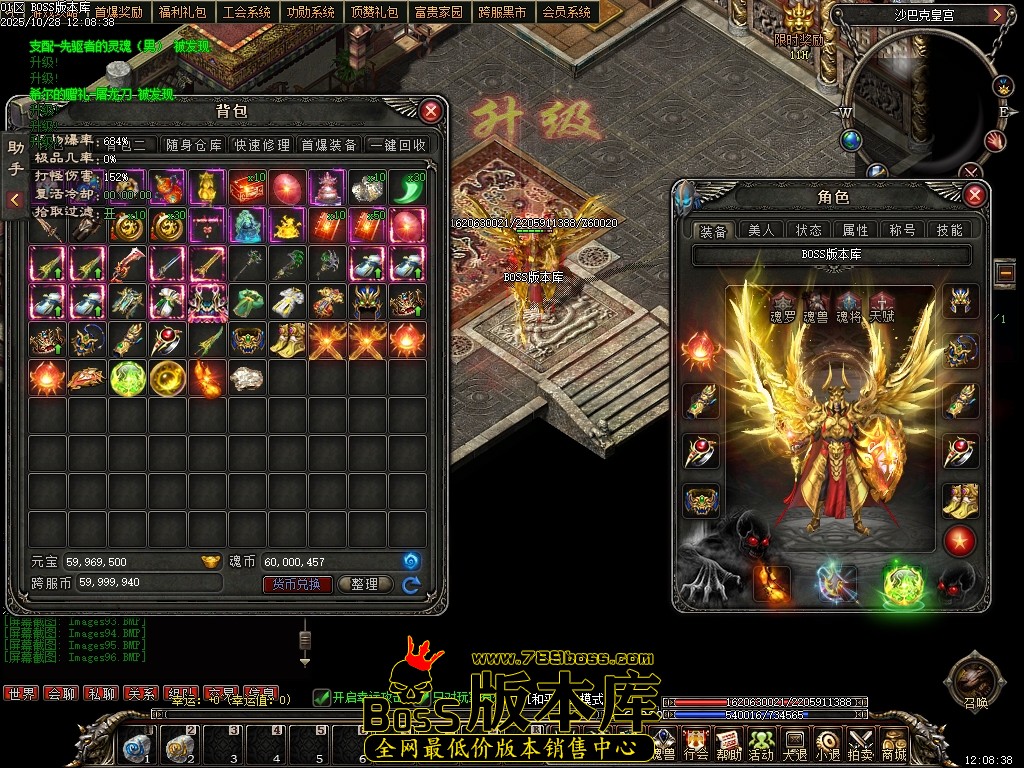Switch to the 美人 tab

click(x=762, y=230)
